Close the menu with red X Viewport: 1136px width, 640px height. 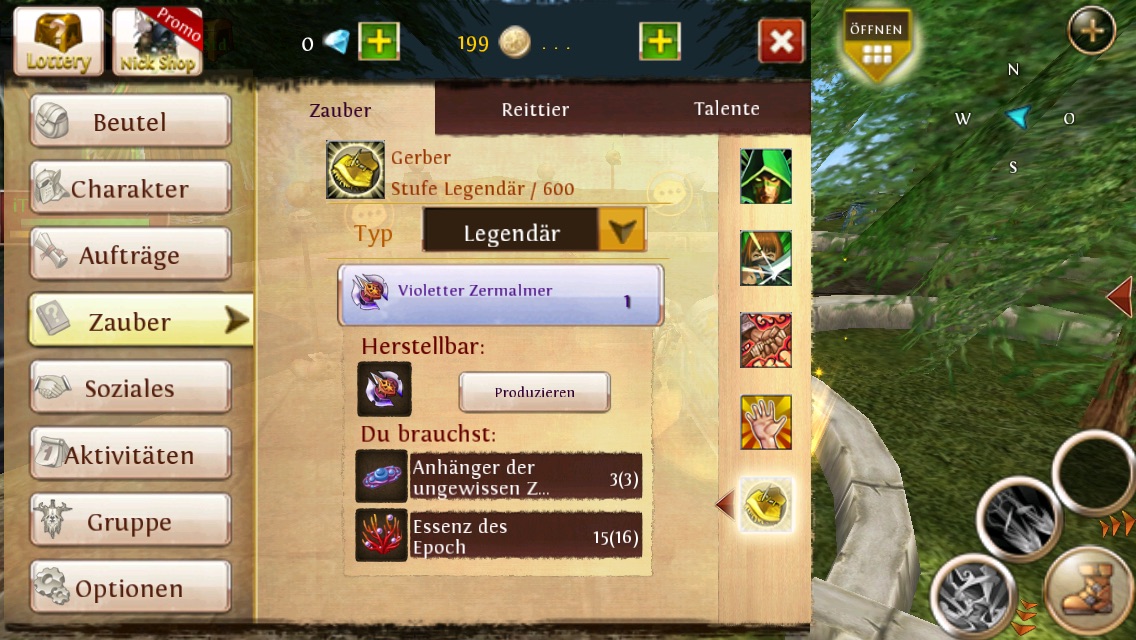coord(781,42)
